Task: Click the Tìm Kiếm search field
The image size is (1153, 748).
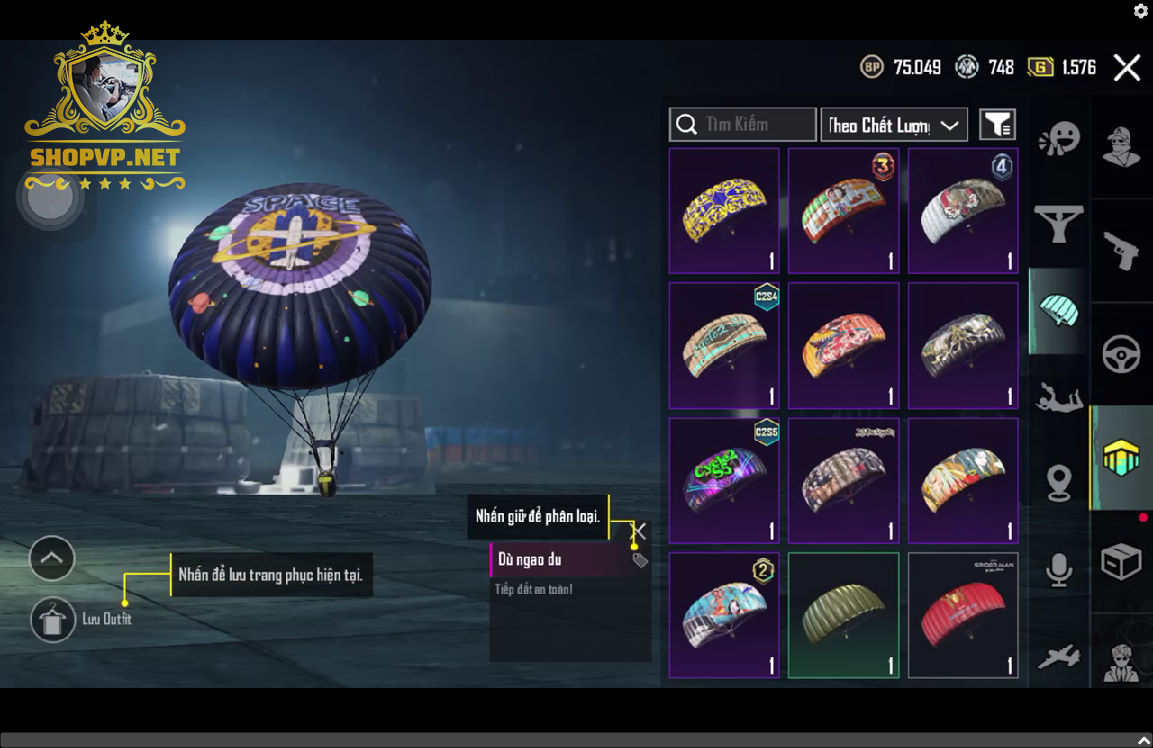Action: pos(742,125)
